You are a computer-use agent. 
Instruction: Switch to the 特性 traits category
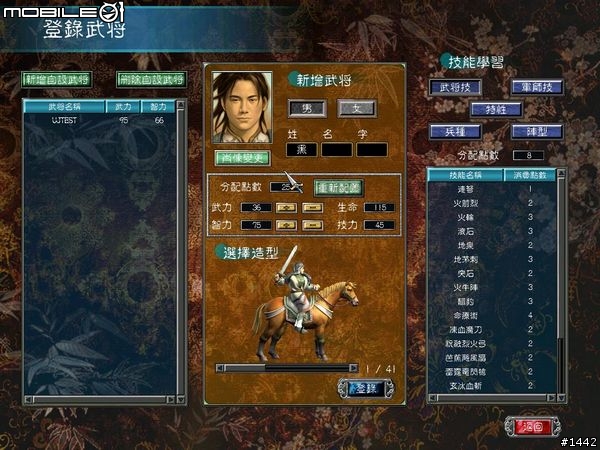click(493, 109)
